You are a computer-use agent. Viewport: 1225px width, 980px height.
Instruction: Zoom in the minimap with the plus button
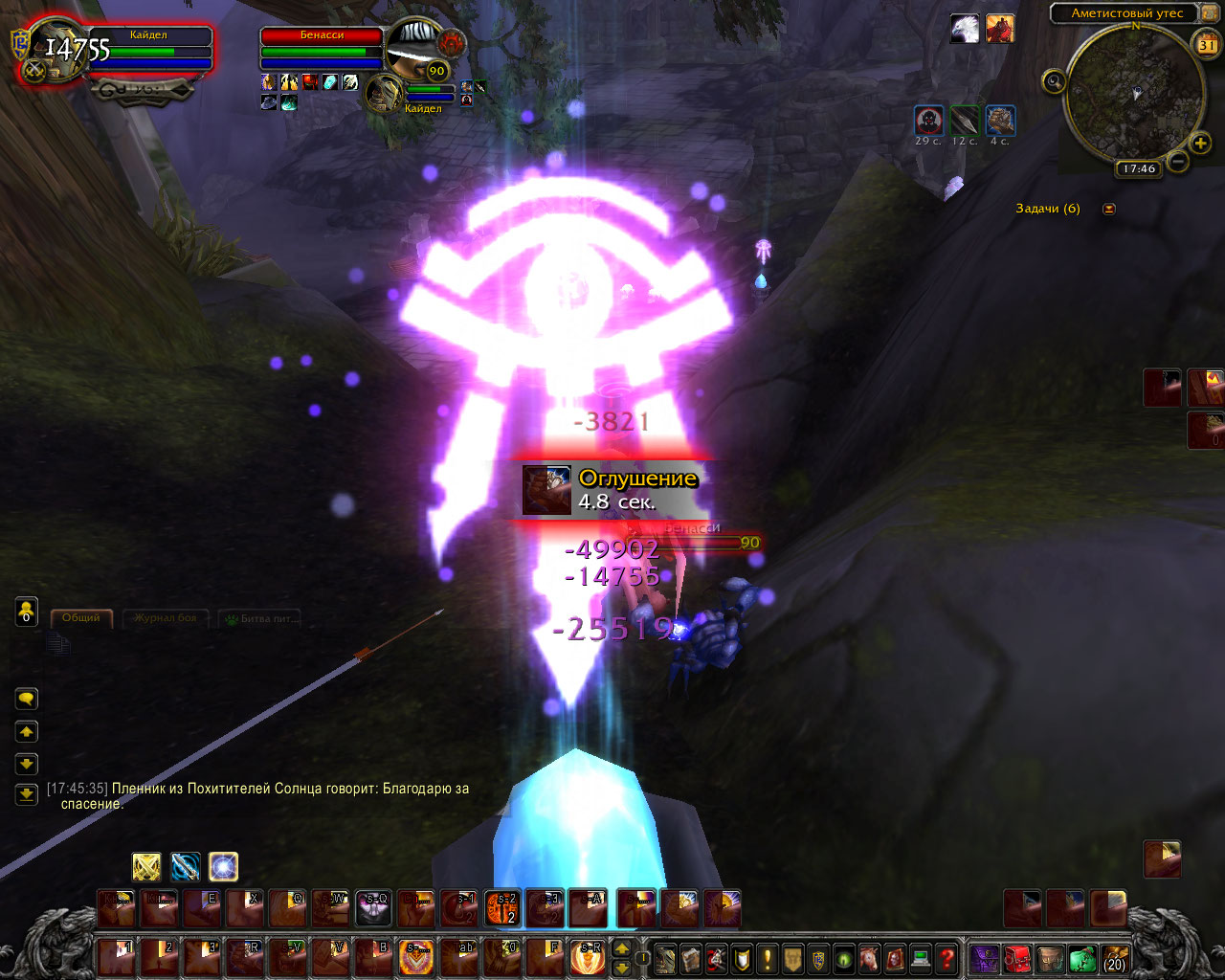(1201, 144)
